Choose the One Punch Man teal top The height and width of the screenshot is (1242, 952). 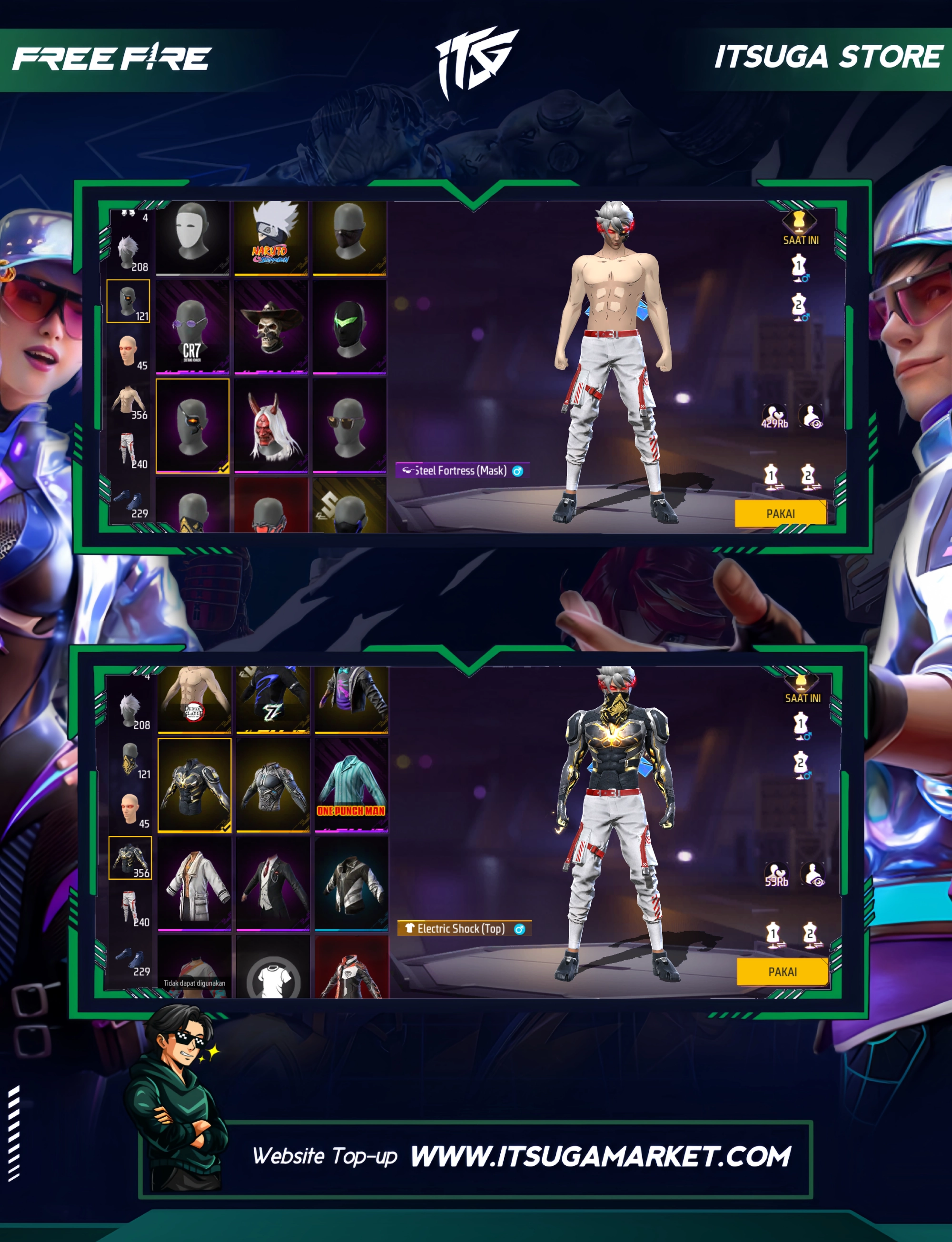coord(351,784)
